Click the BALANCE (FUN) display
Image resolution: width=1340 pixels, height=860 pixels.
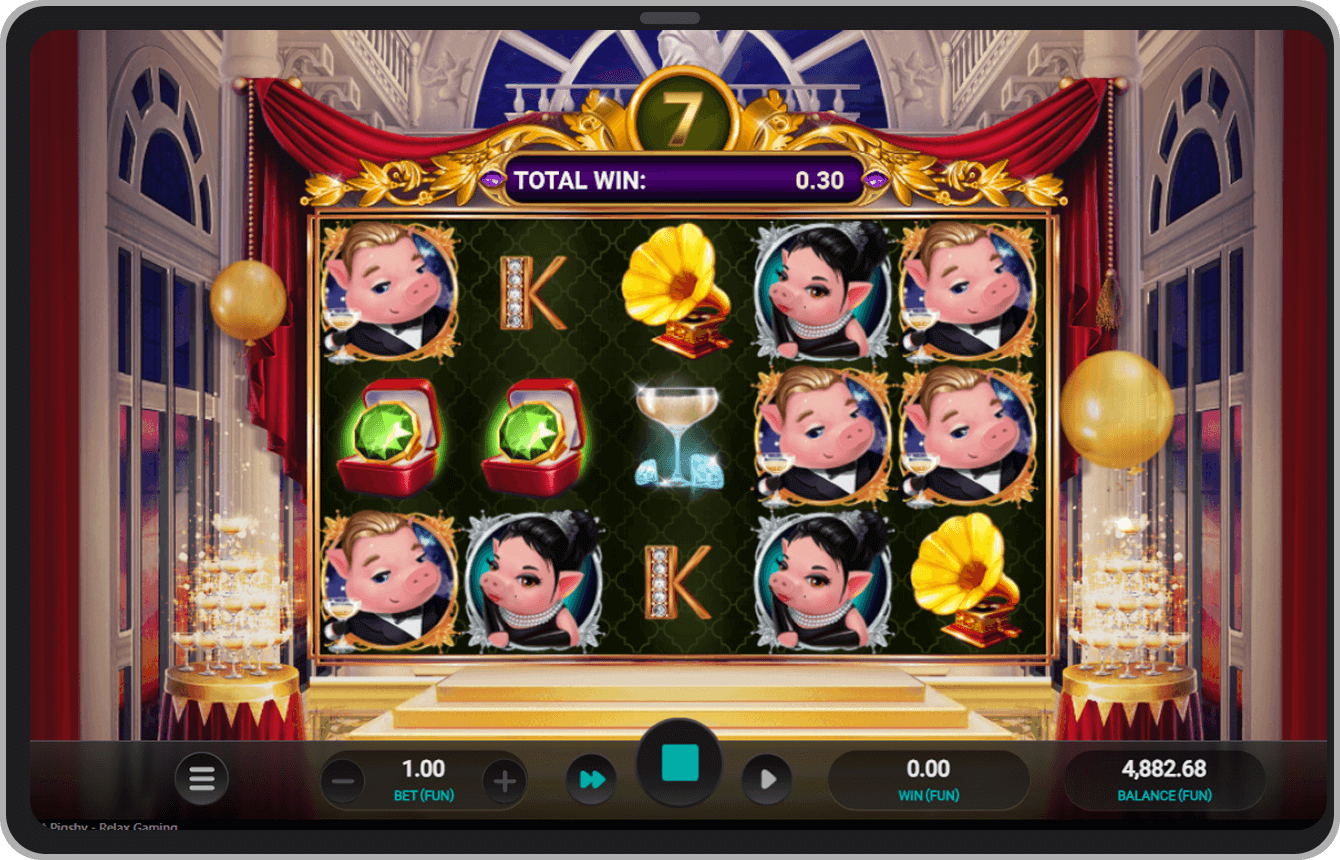[x=1166, y=779]
